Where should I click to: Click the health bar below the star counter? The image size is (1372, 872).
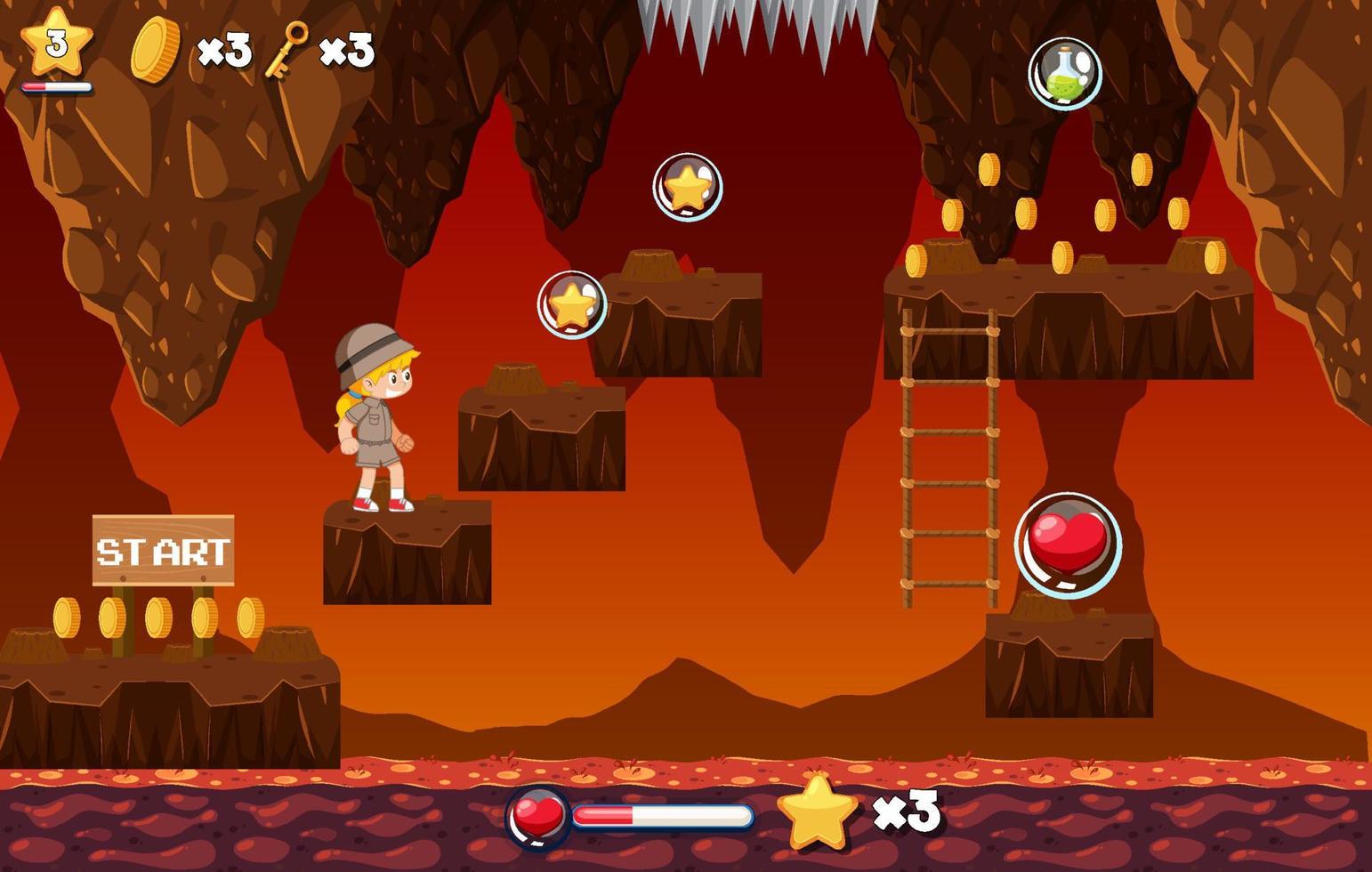(58, 87)
